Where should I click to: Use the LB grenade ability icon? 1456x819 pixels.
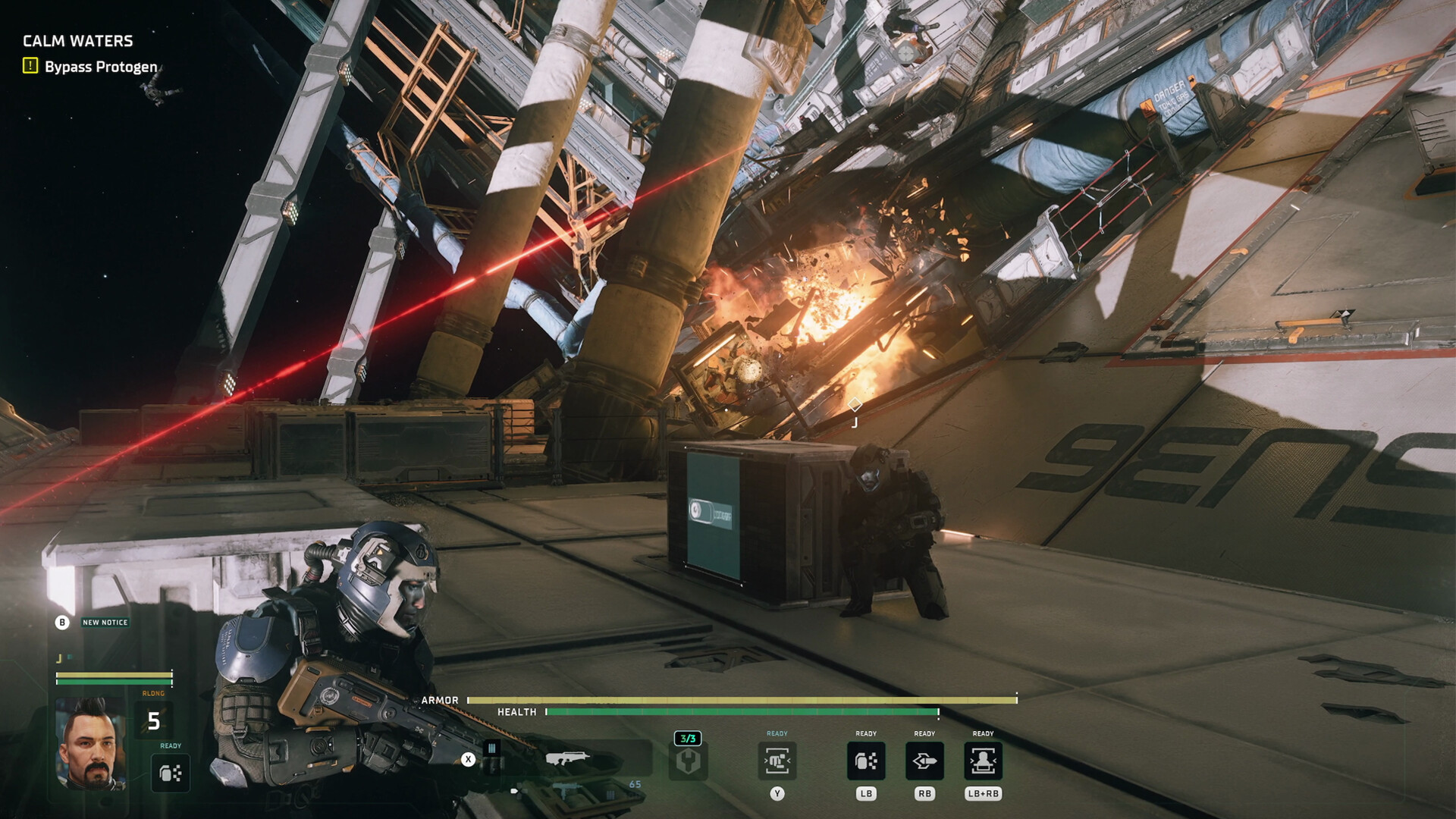(x=868, y=761)
